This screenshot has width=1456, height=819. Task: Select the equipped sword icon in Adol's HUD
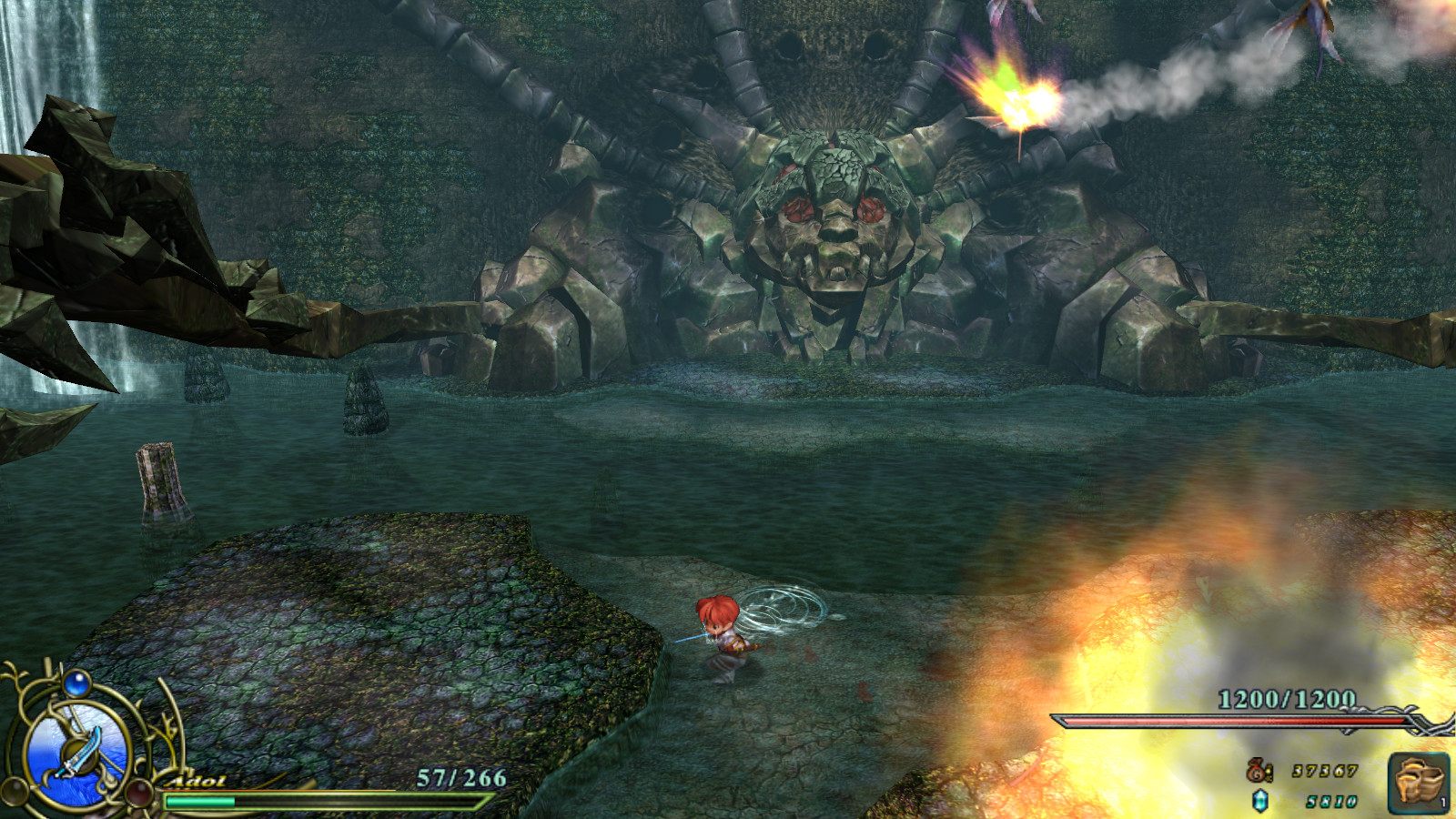79,752
